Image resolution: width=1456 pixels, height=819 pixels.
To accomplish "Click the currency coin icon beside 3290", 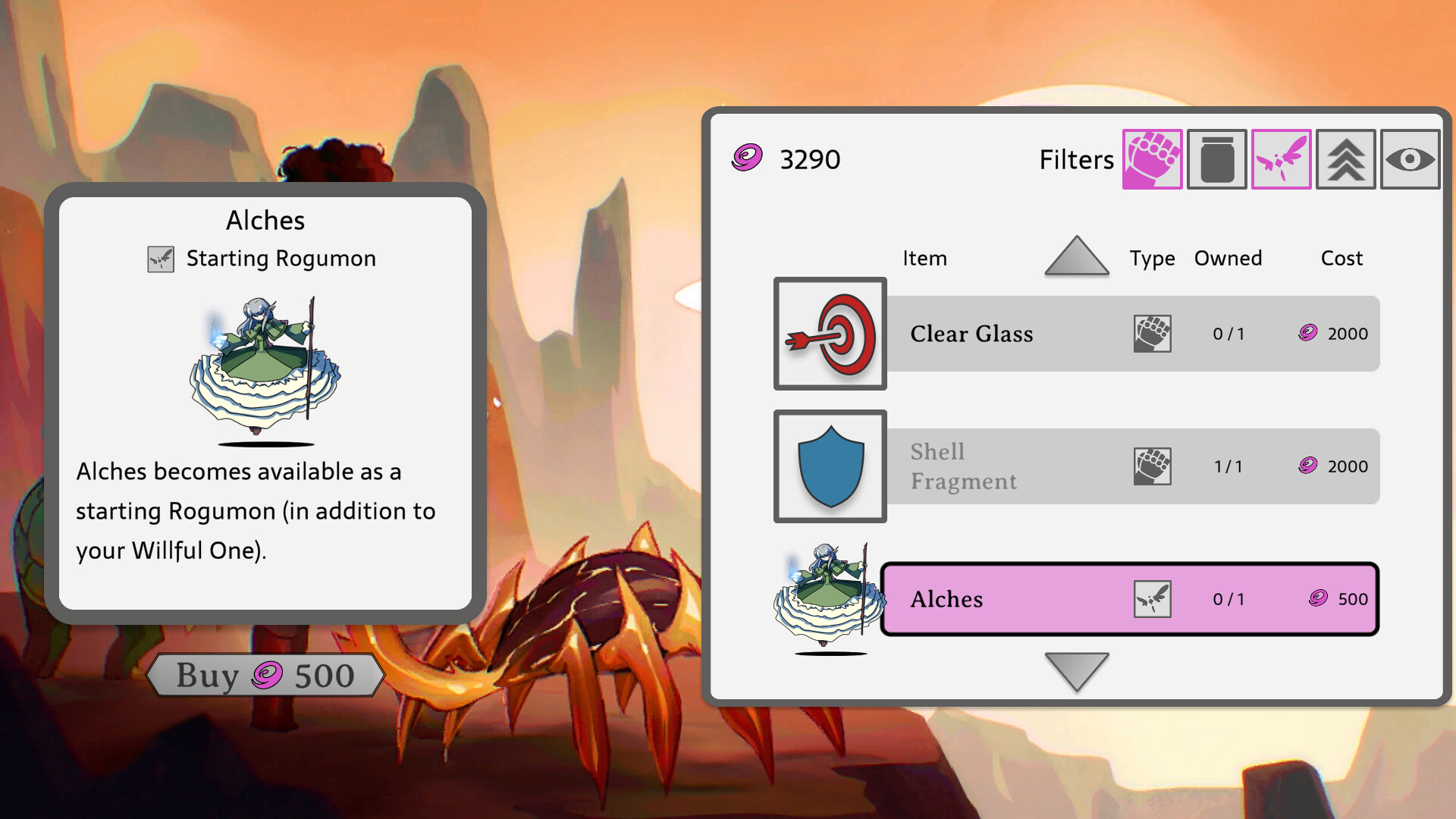I will tap(746, 158).
